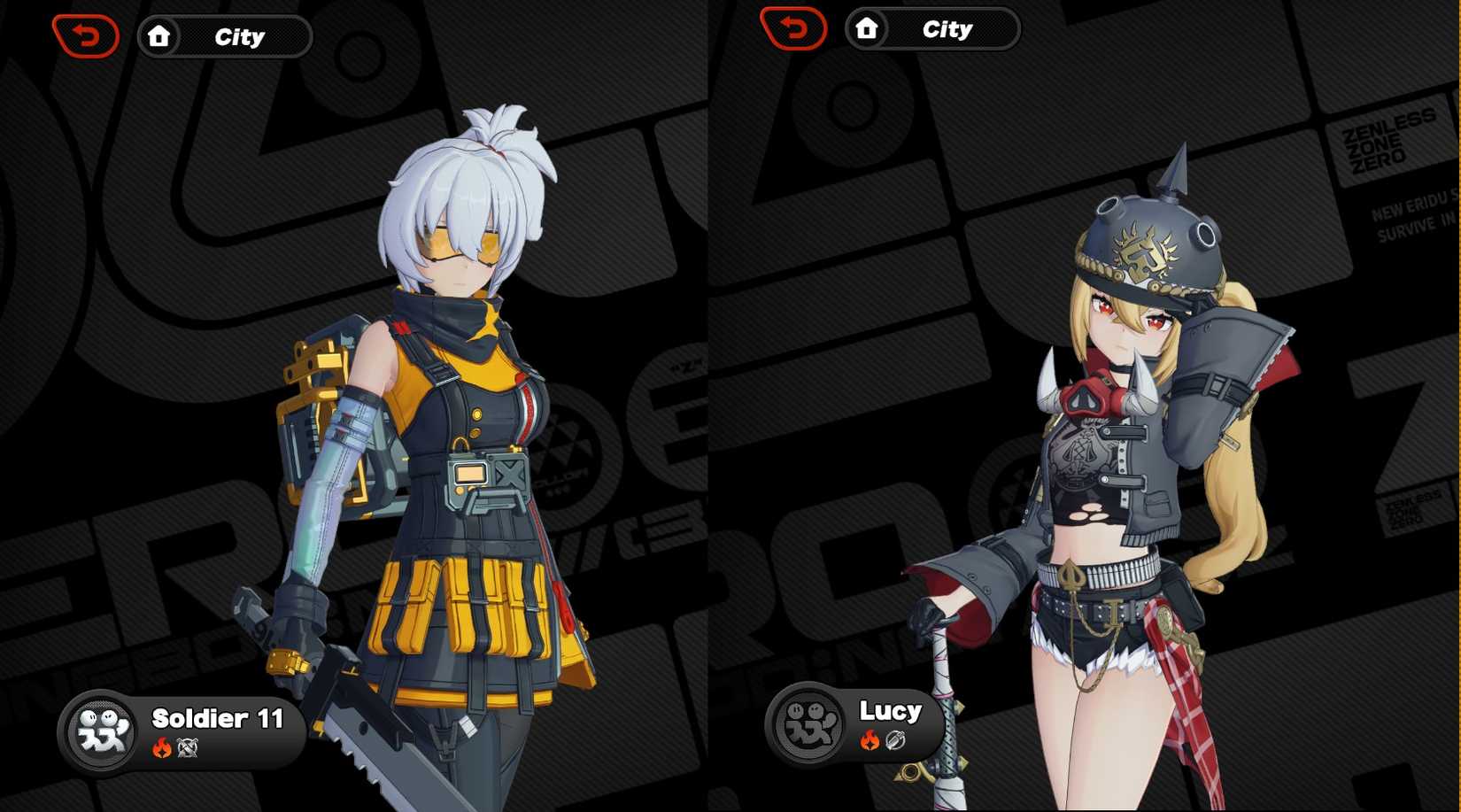
Task: Click the Fire attribute icon under Soldier 11's name
Action: click(x=162, y=745)
